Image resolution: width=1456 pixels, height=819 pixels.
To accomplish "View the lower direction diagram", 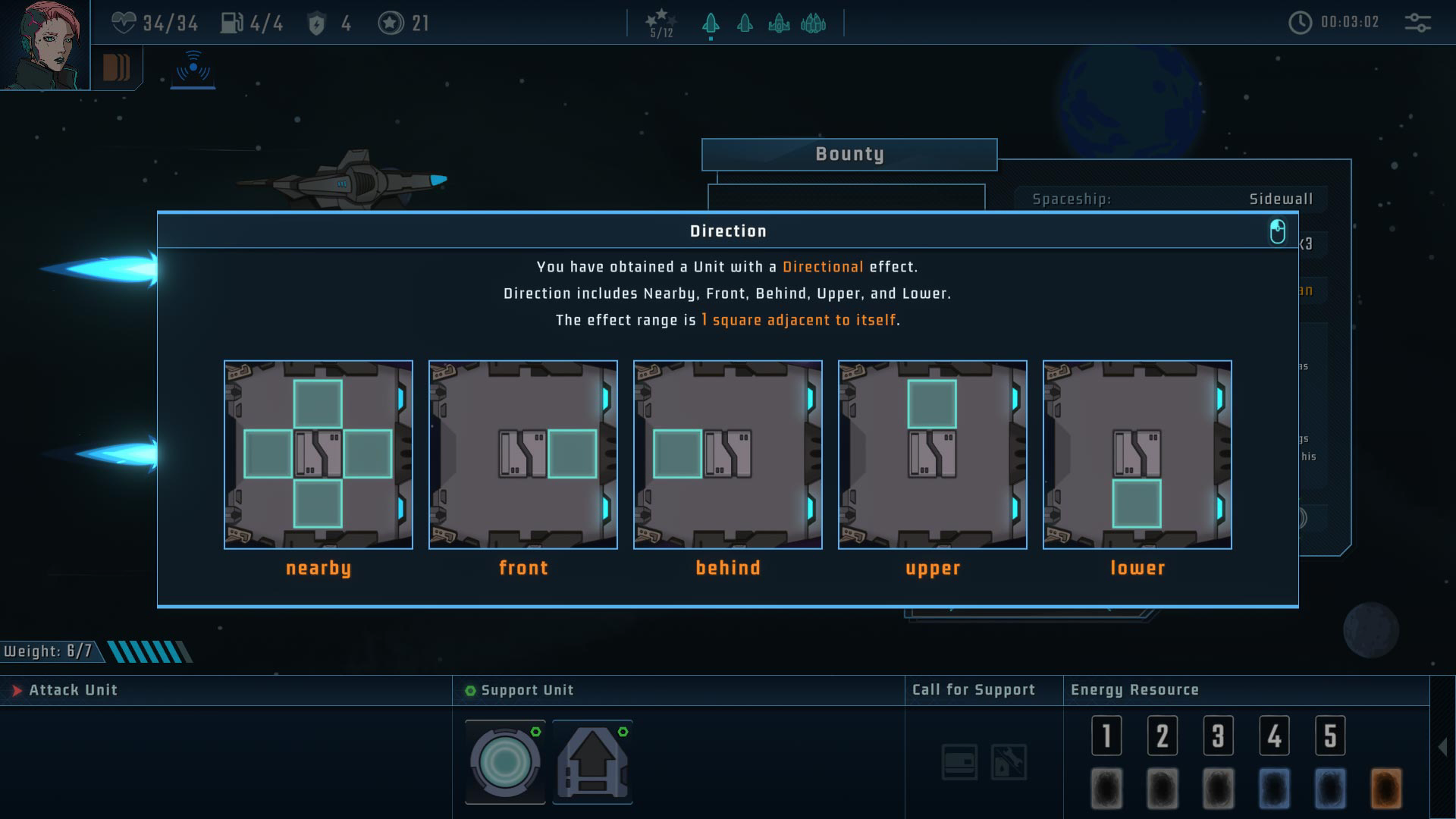I will (x=1137, y=454).
